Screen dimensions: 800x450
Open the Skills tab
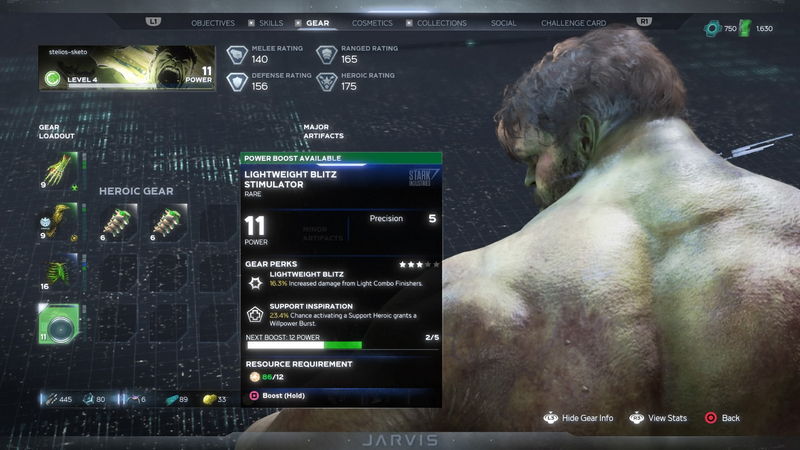[270, 23]
